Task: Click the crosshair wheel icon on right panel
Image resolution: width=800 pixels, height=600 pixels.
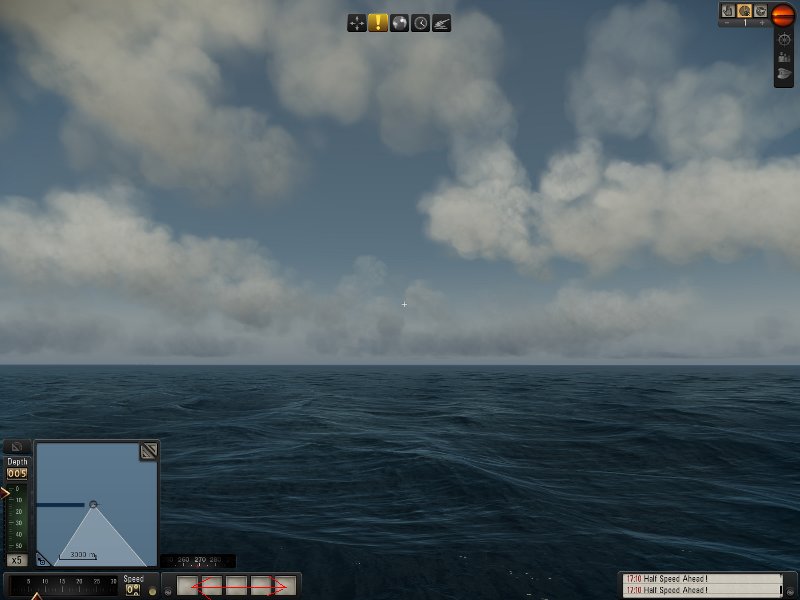Action: 784,39
